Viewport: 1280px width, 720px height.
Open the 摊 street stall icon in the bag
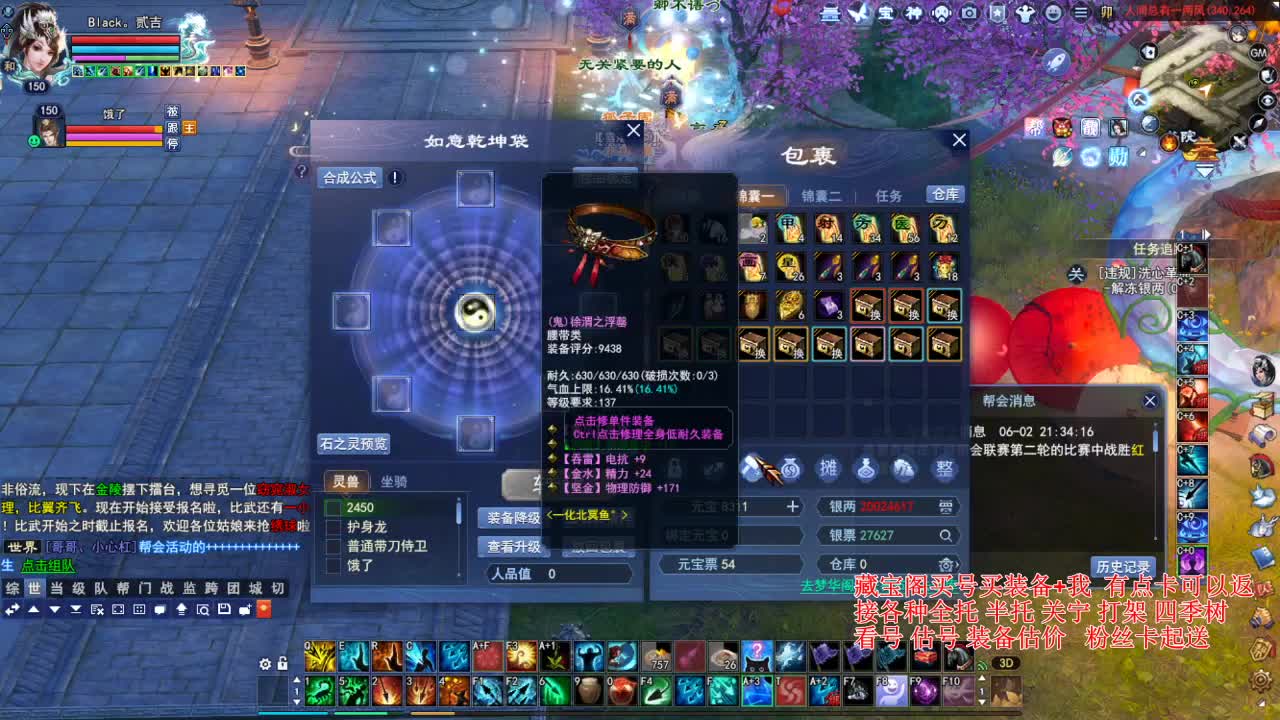click(828, 466)
